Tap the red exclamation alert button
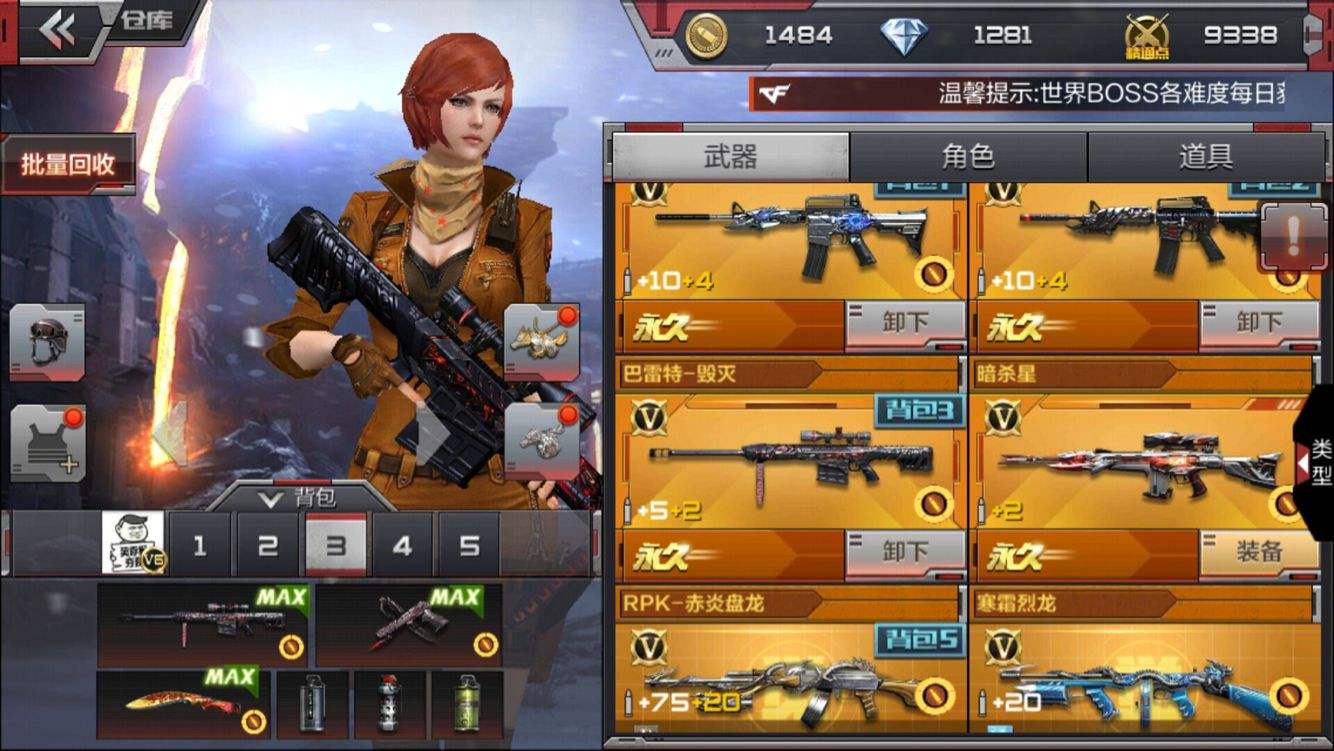The image size is (1334, 751). [x=1292, y=238]
